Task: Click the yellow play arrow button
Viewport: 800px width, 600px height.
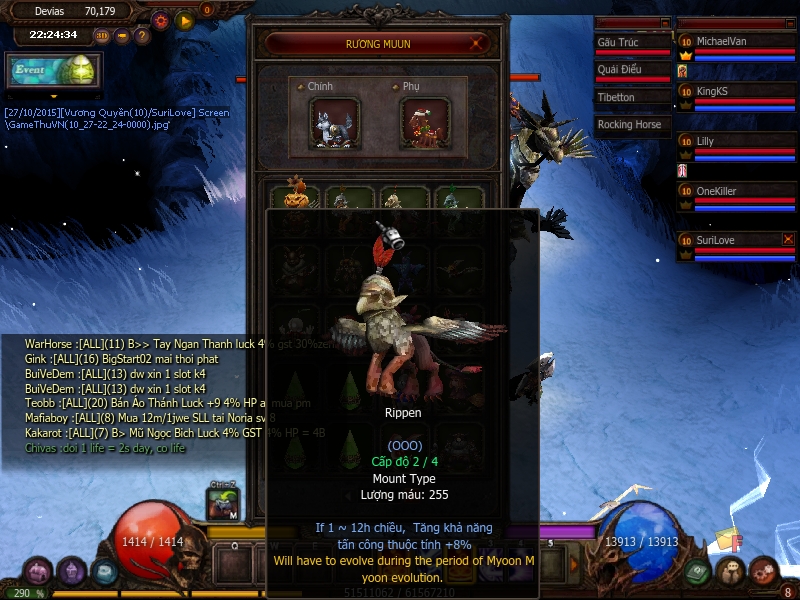Action: coord(184,20)
